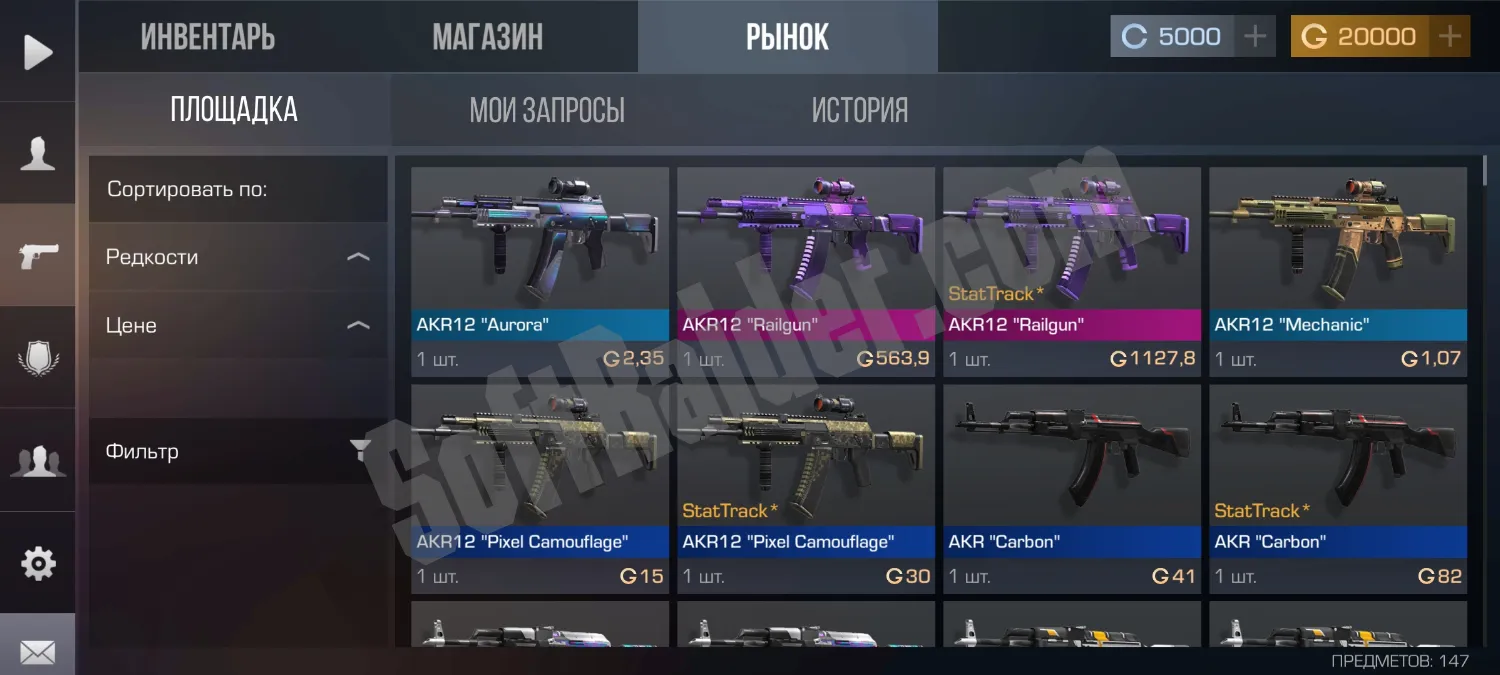This screenshot has height=675, width=1500.
Task: Show the История sub-tab
Action: tap(860, 110)
